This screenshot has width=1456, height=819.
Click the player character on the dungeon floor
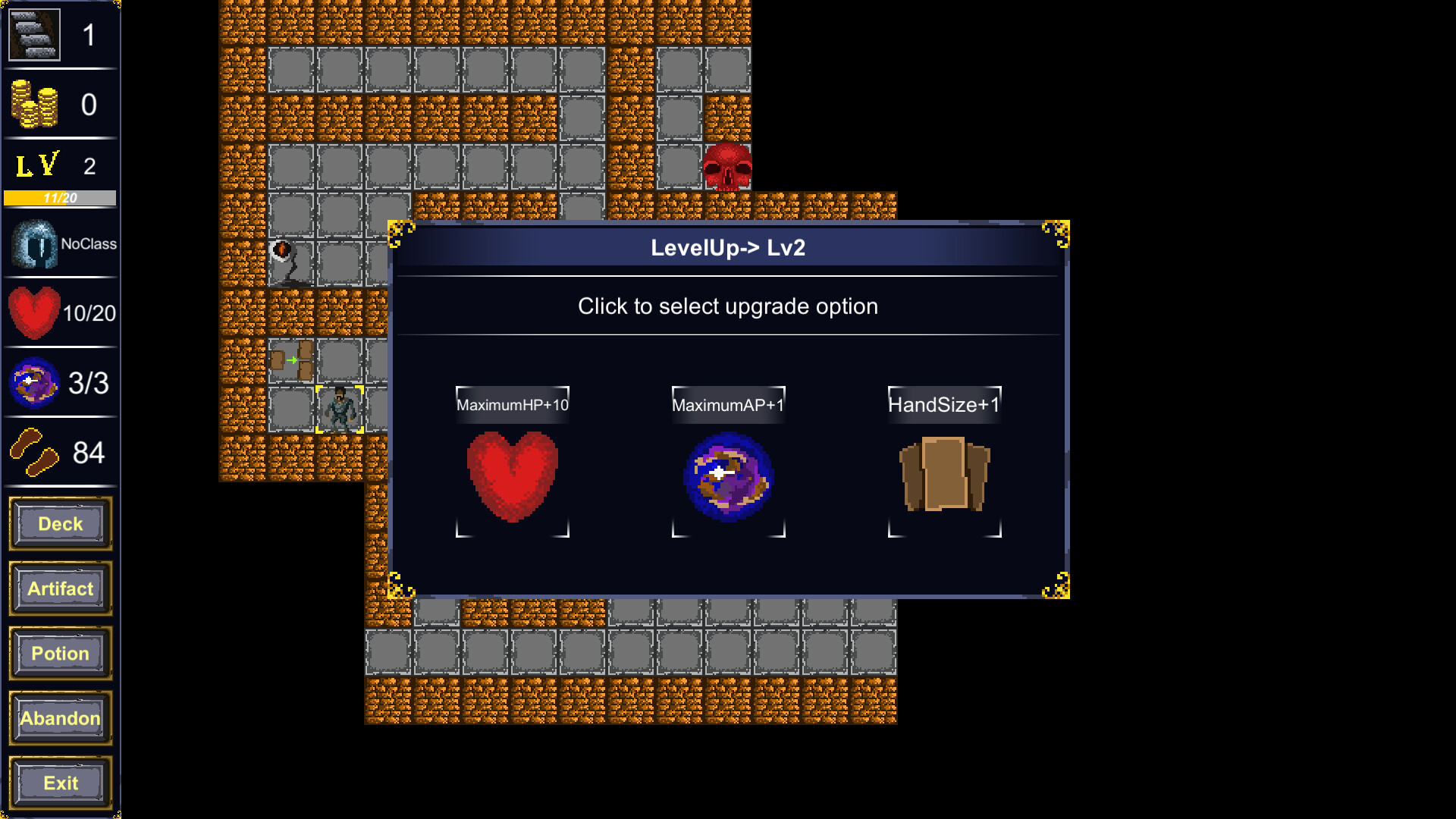(x=340, y=408)
